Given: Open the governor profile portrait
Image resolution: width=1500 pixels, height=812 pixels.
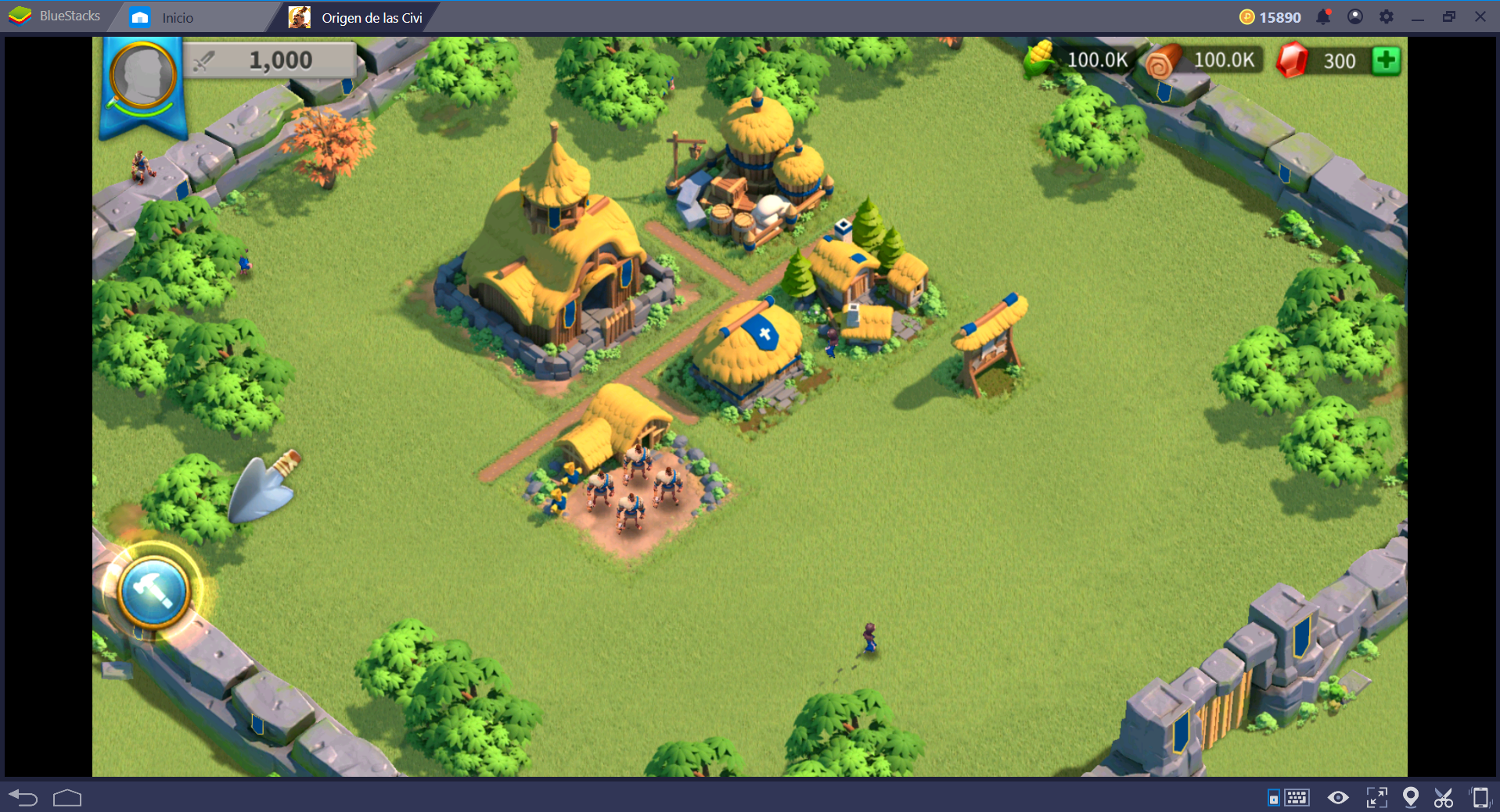Looking at the screenshot, I should pyautogui.click(x=142, y=78).
